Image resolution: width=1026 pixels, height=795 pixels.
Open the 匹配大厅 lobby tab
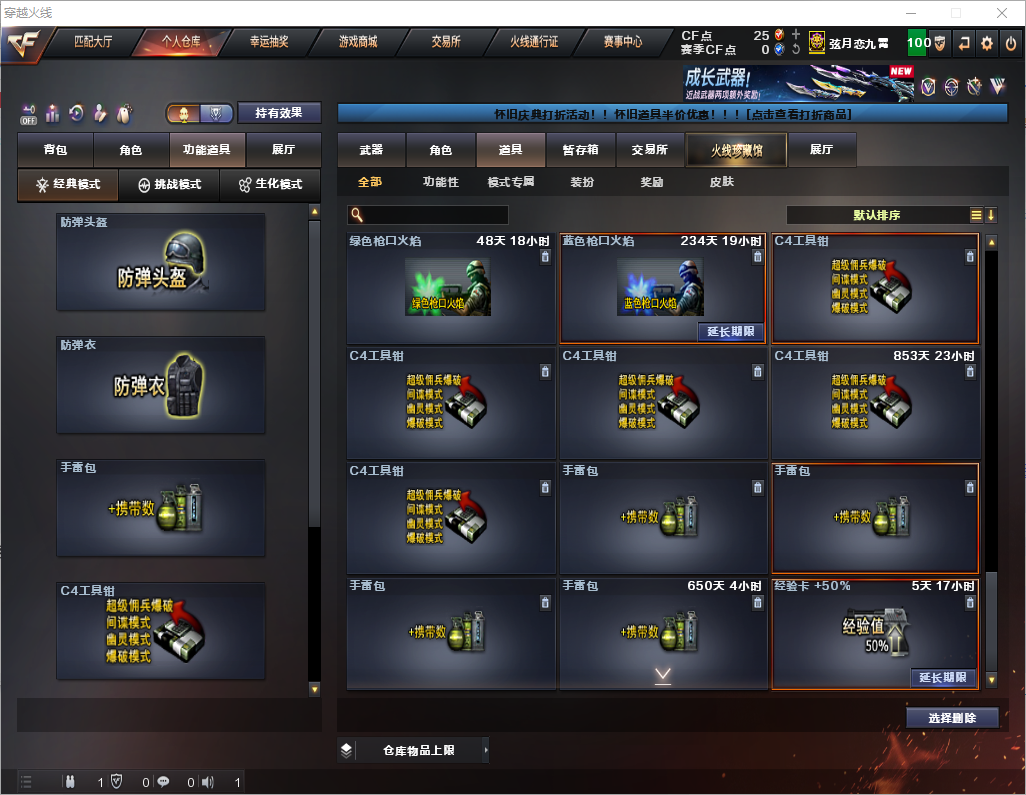93,42
